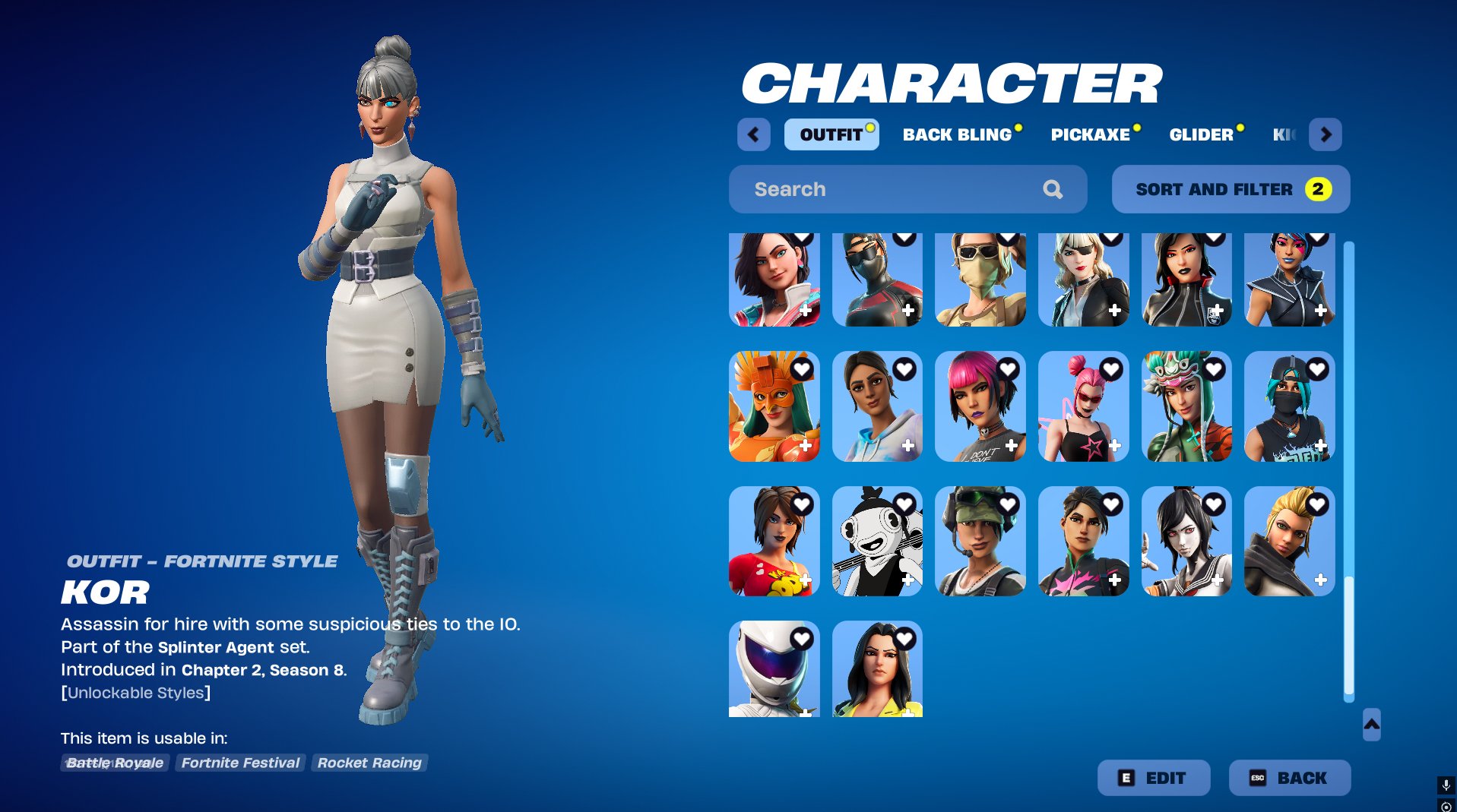The width and height of the screenshot is (1457, 812).
Task: Toggle the heart on the camo soldier outfit
Action: (1008, 503)
